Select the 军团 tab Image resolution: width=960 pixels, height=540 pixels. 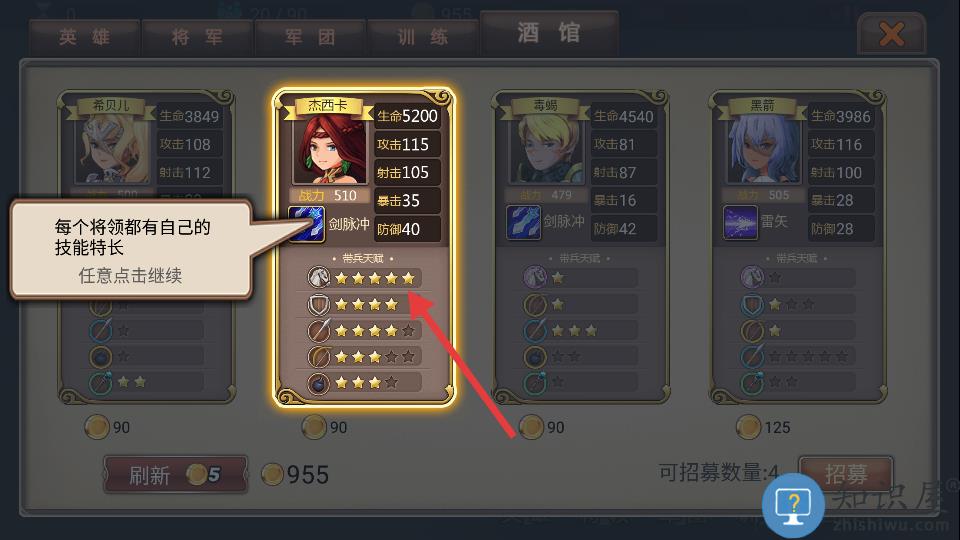[x=310, y=37]
